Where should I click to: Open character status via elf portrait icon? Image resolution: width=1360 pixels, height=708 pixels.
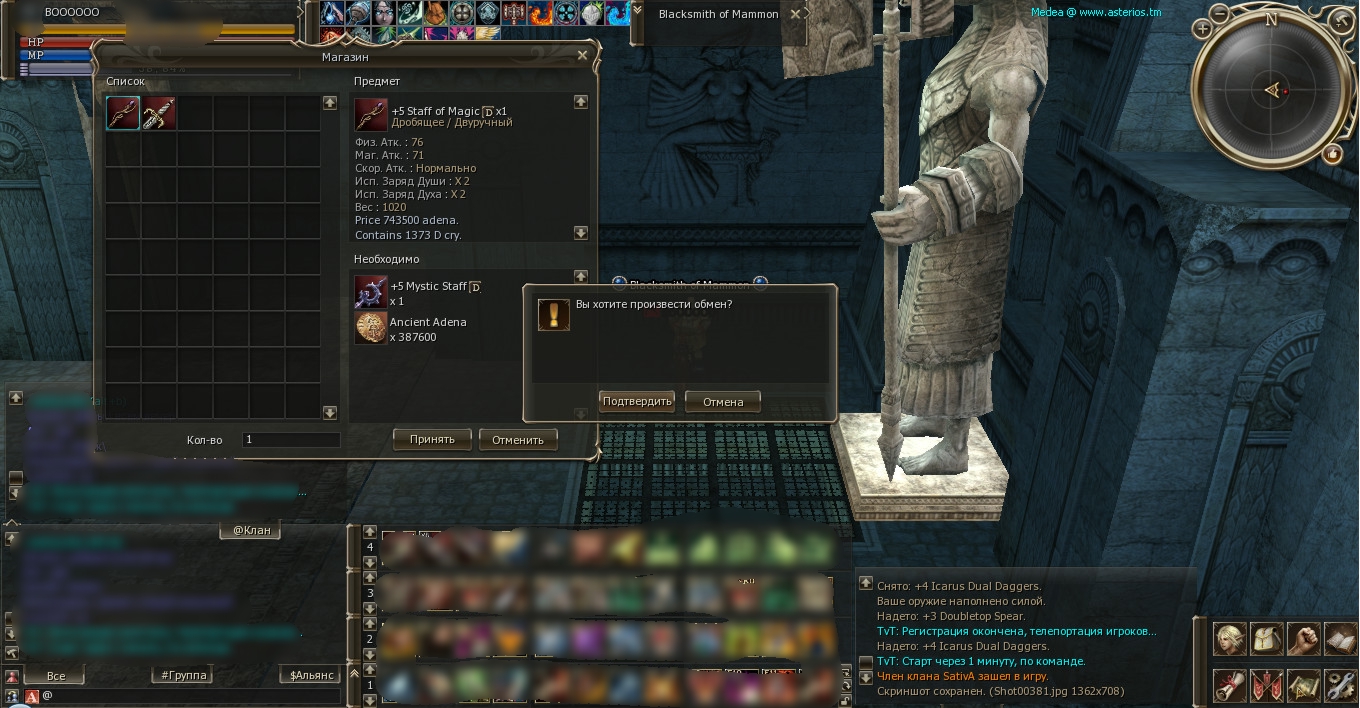point(1229,638)
